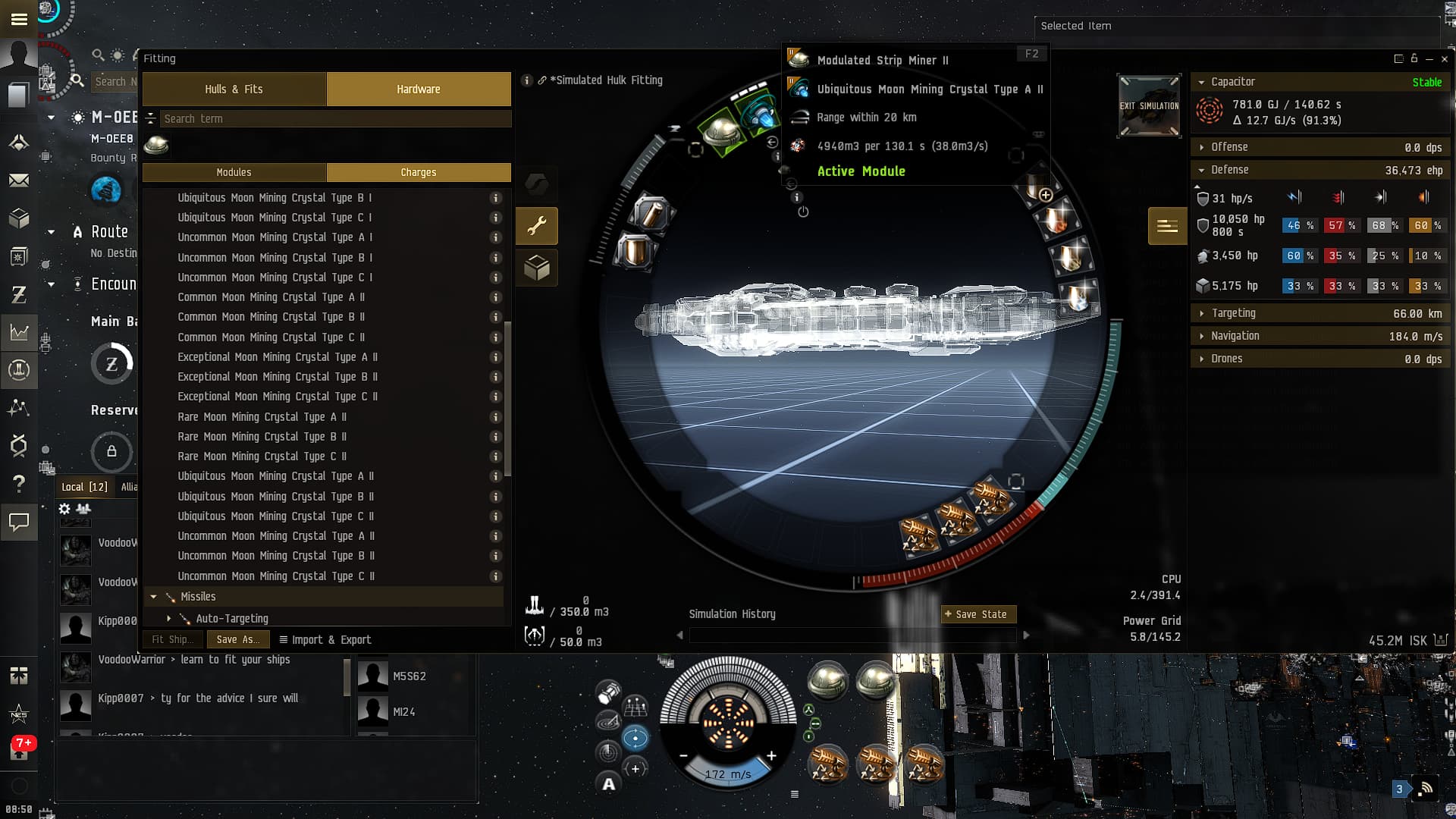Save the simulation state
The height and width of the screenshot is (819, 1456).
coord(977,614)
